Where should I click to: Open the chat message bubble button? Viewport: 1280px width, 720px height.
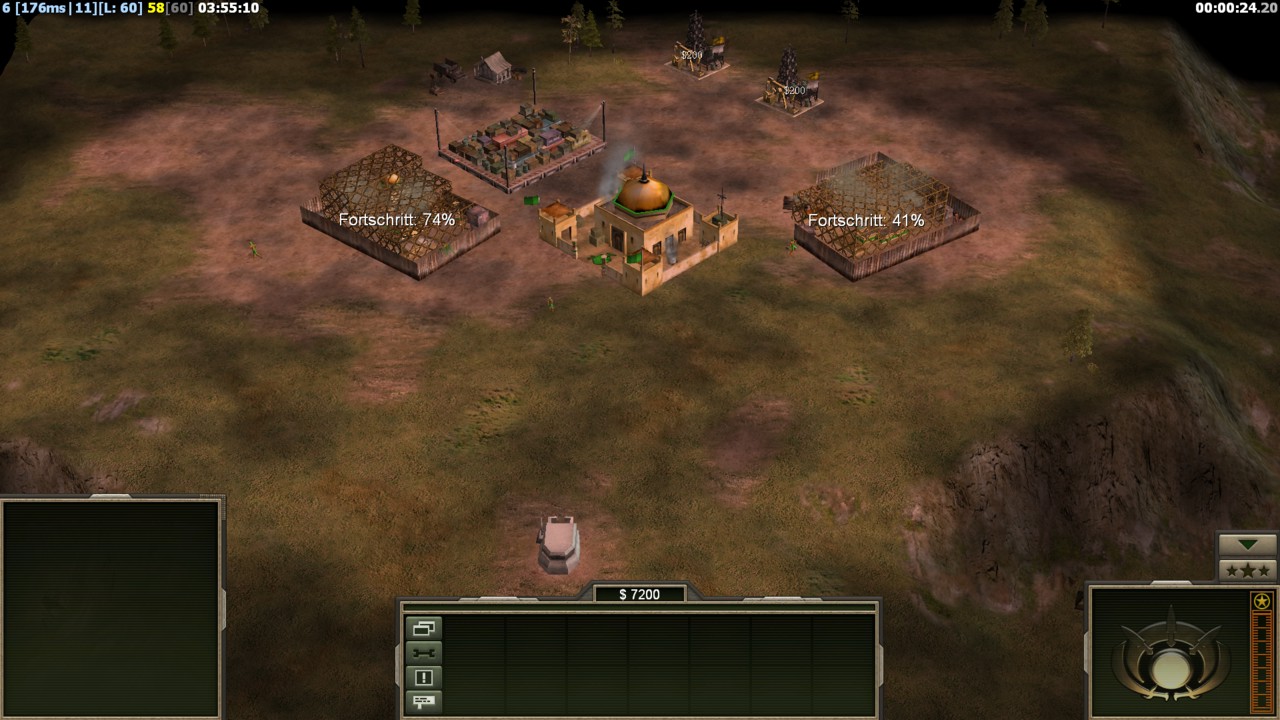pyautogui.click(x=423, y=701)
